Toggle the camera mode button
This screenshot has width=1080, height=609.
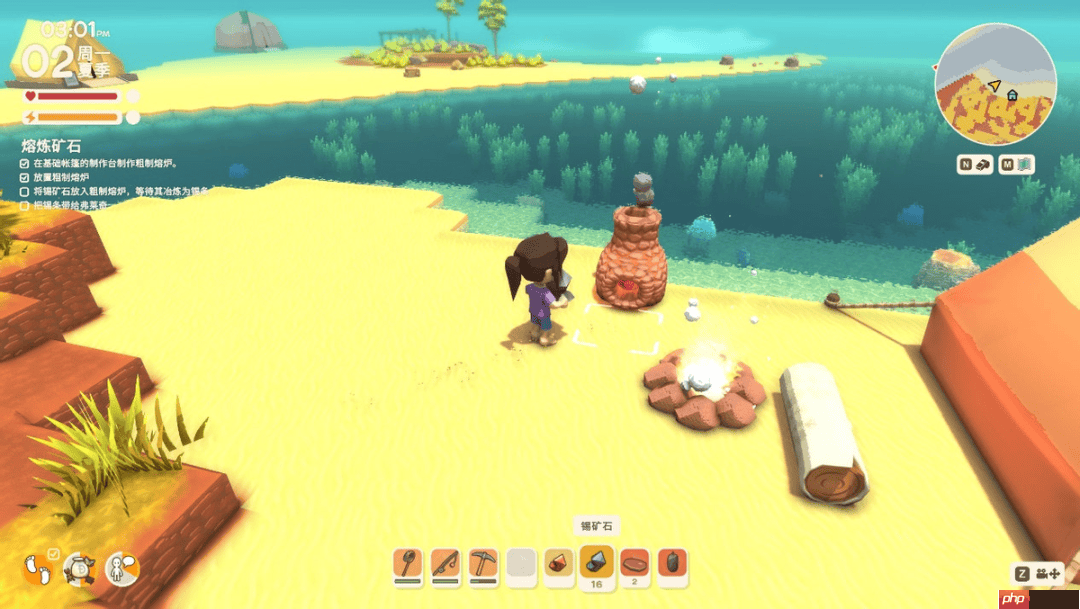(x=1040, y=574)
